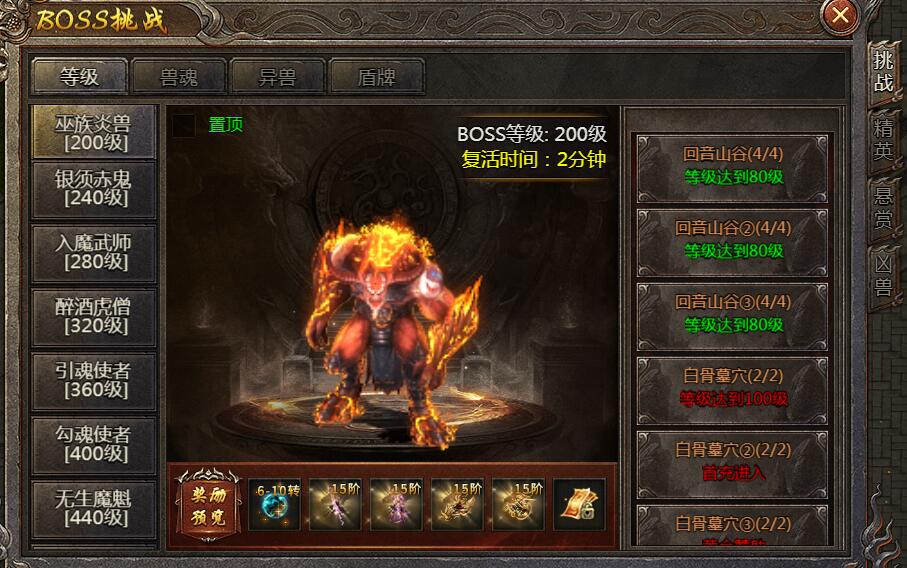This screenshot has height=568, width=907.
Task: Open the 奖励预览 reward preview
Action: coord(208,504)
